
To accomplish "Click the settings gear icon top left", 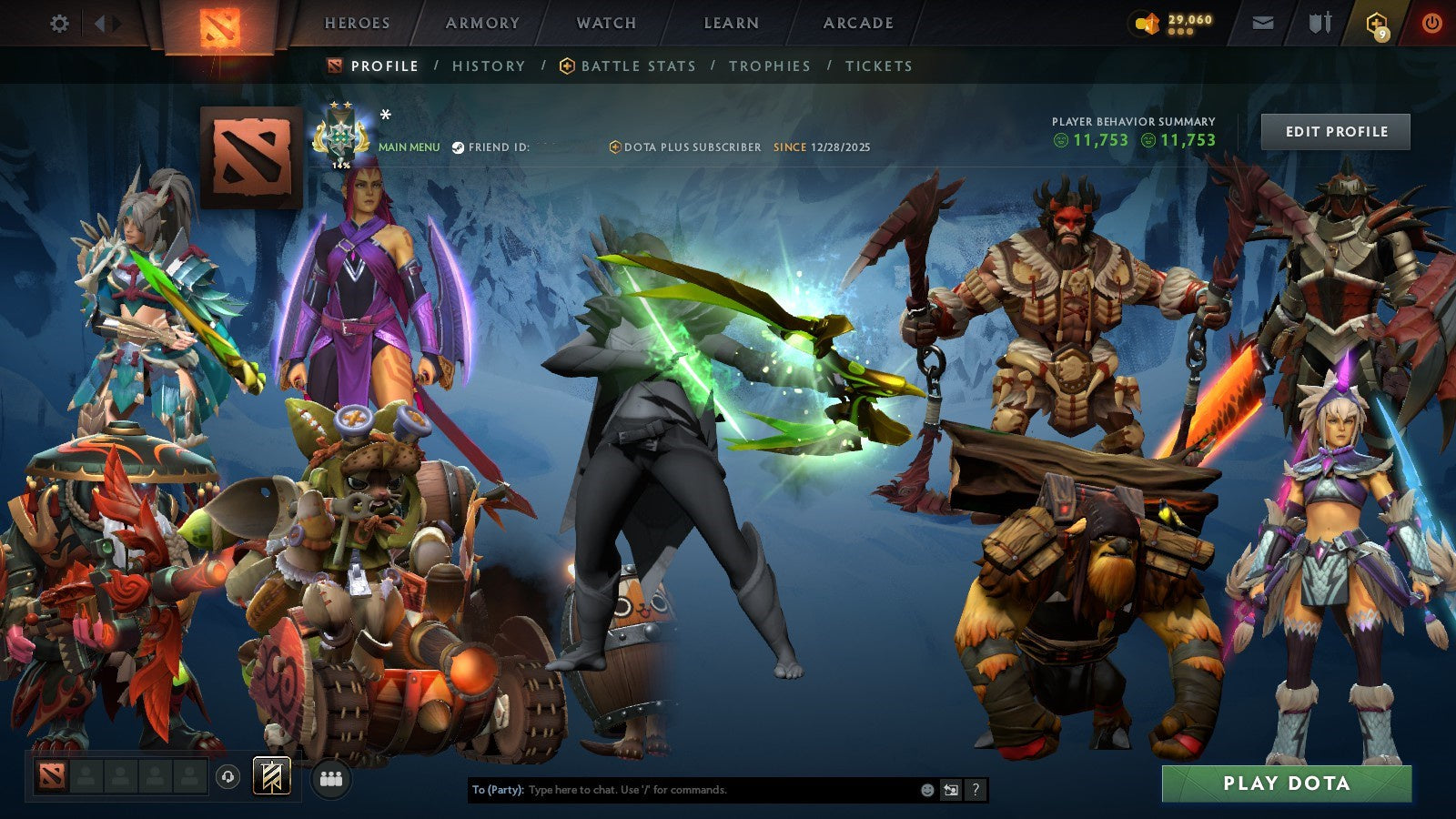I will (x=59, y=23).
